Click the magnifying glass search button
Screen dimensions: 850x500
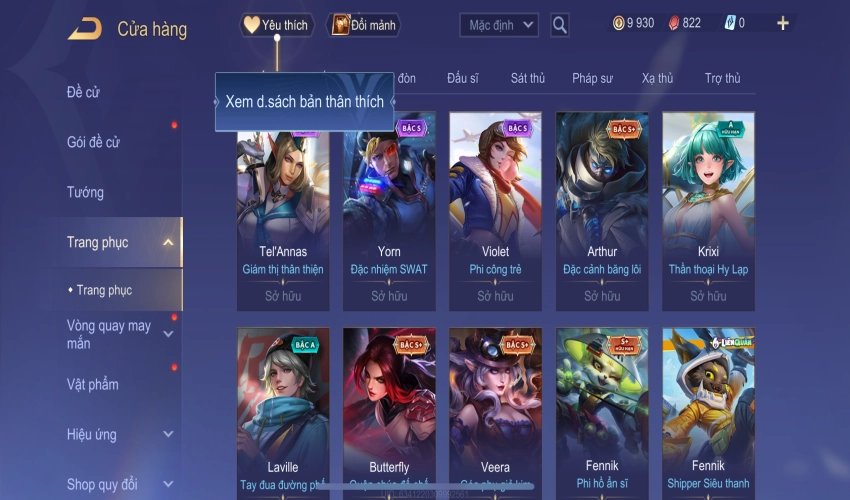coord(560,25)
